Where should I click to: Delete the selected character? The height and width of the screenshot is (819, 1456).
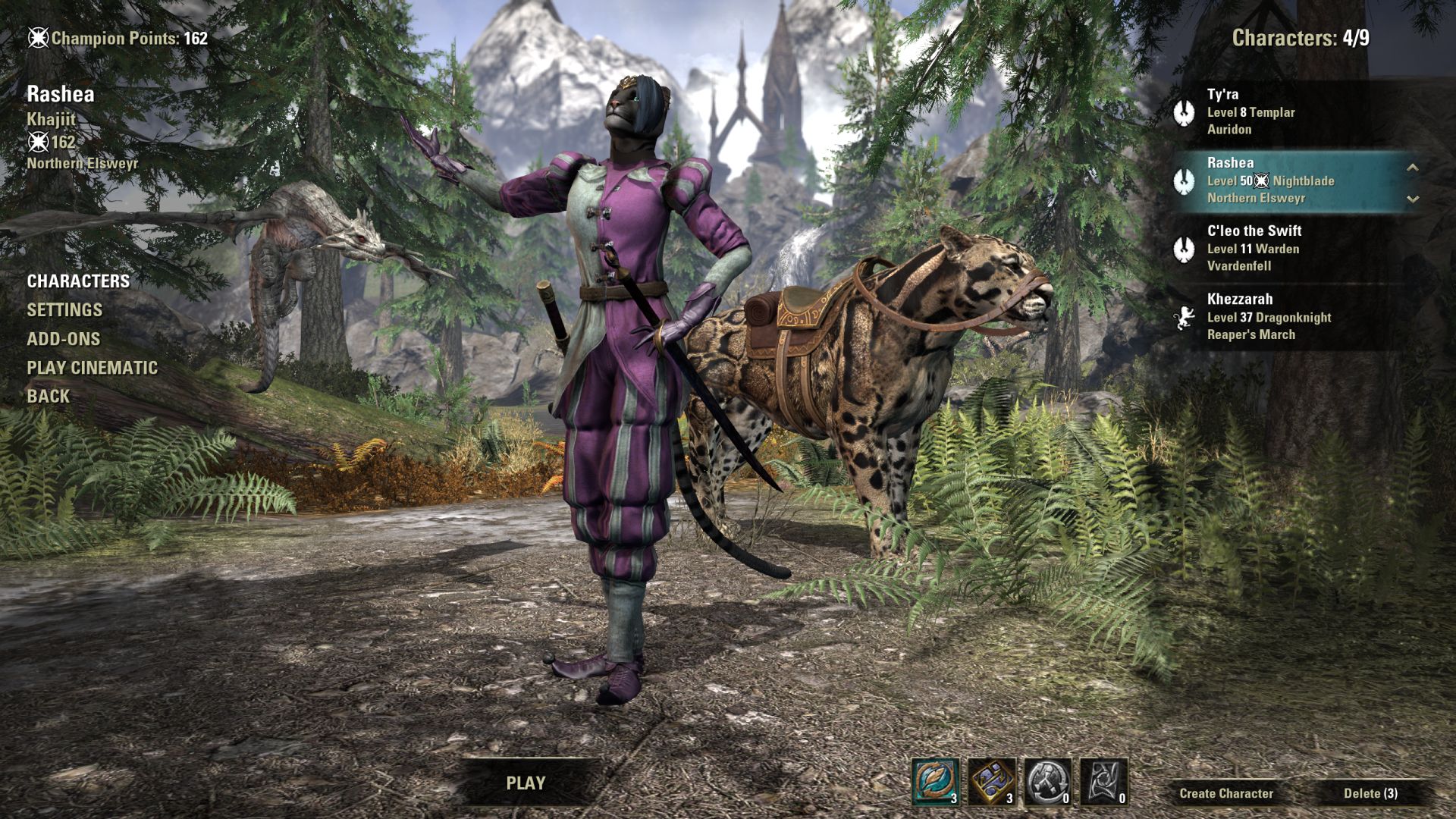point(1370,793)
